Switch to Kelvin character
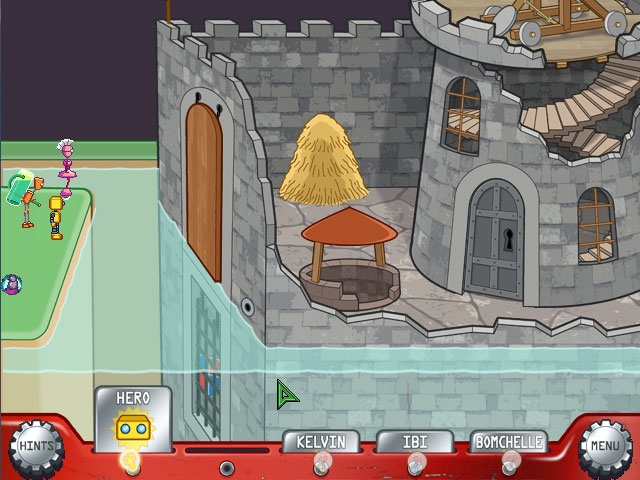640x480 pixels. pyautogui.click(x=320, y=442)
